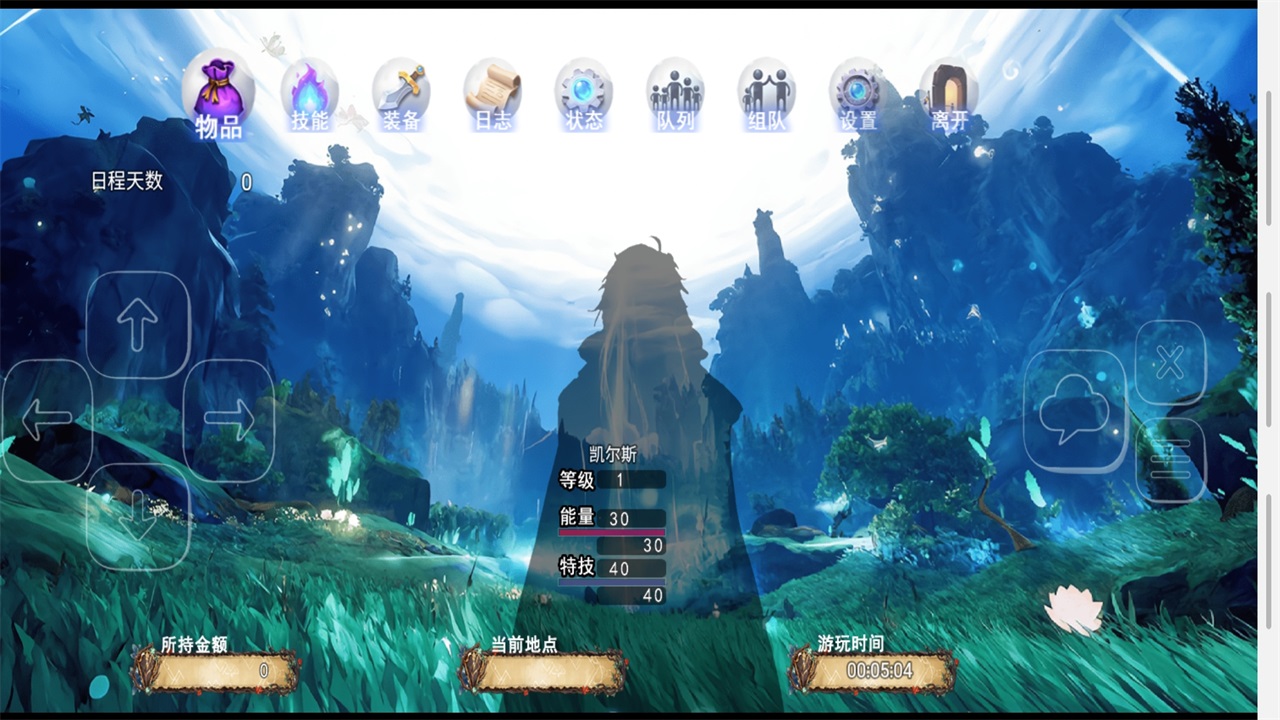Open the 组队 party menu
Image resolution: width=1280 pixels, height=720 pixels.
click(766, 94)
